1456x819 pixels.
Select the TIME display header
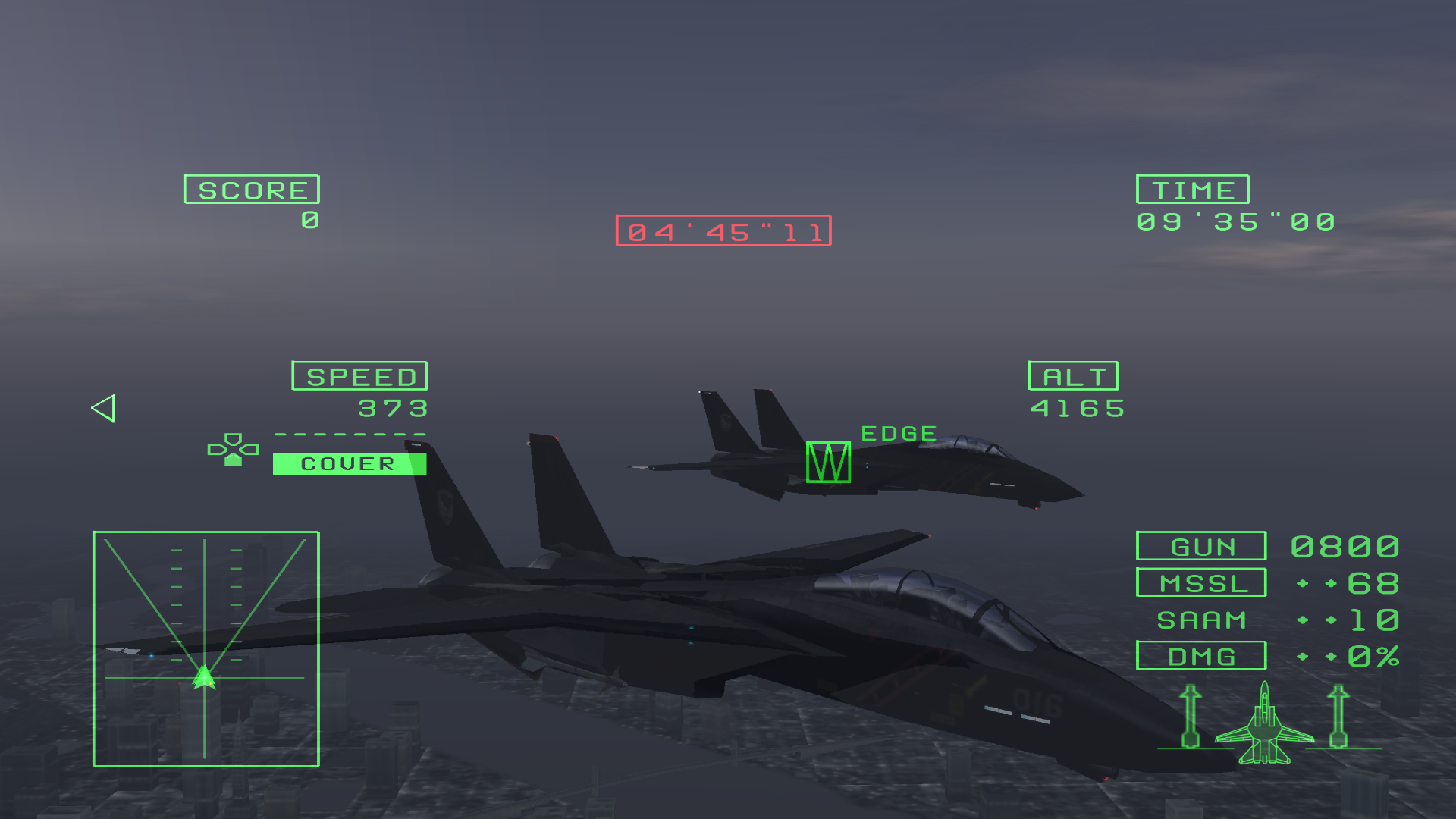[x=1192, y=190]
